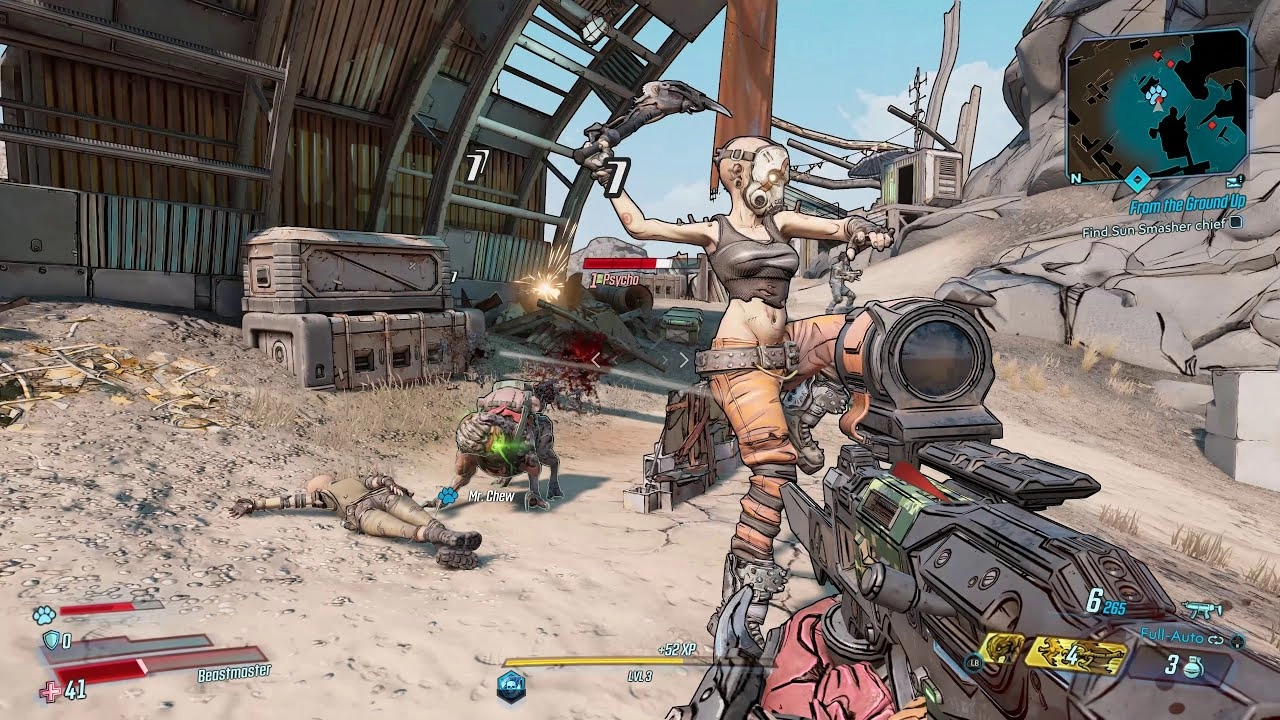Click the pet paw marker on the minimap
1280x720 pixels.
coord(1158,95)
